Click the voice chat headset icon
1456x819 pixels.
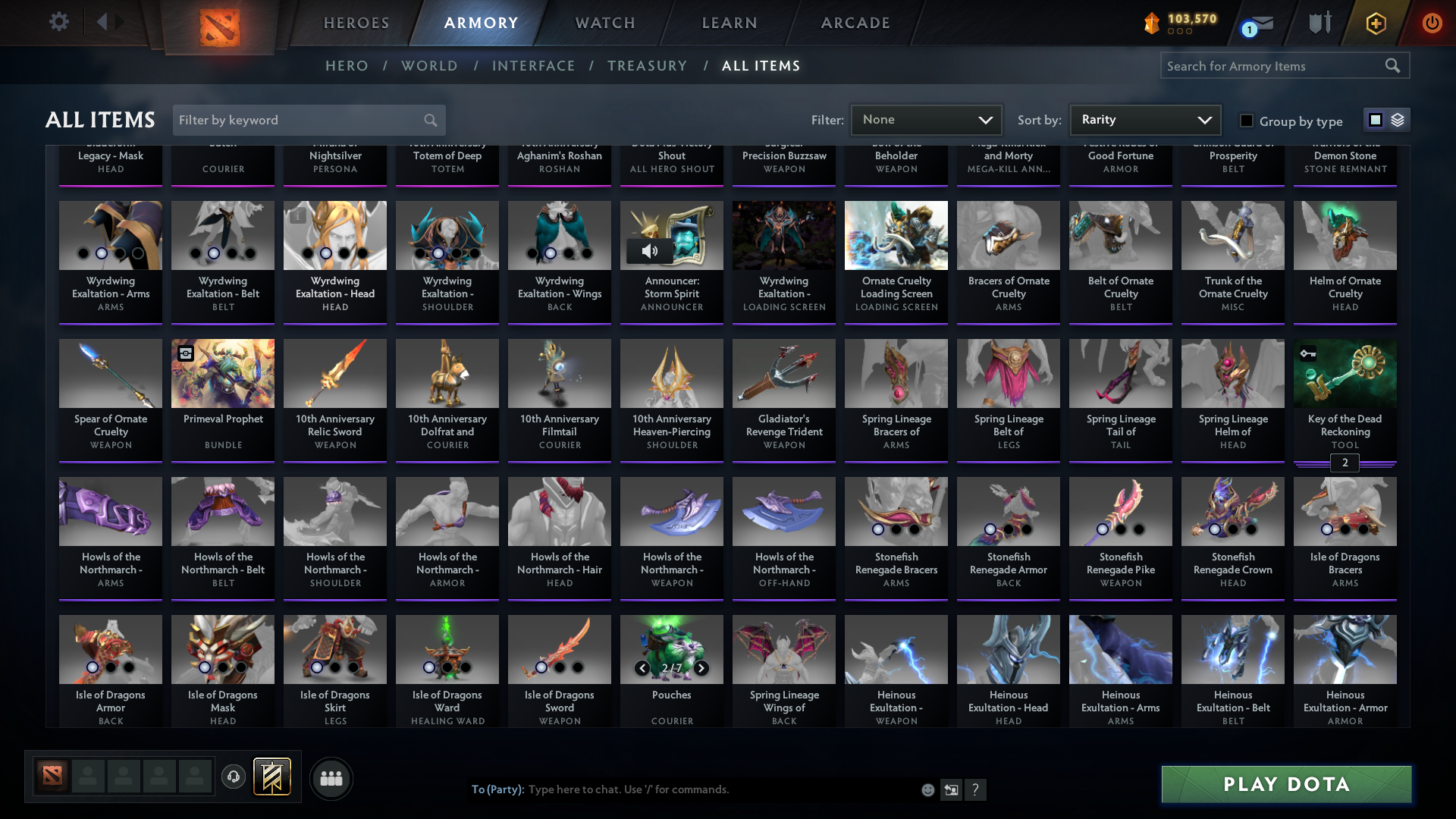[233, 777]
